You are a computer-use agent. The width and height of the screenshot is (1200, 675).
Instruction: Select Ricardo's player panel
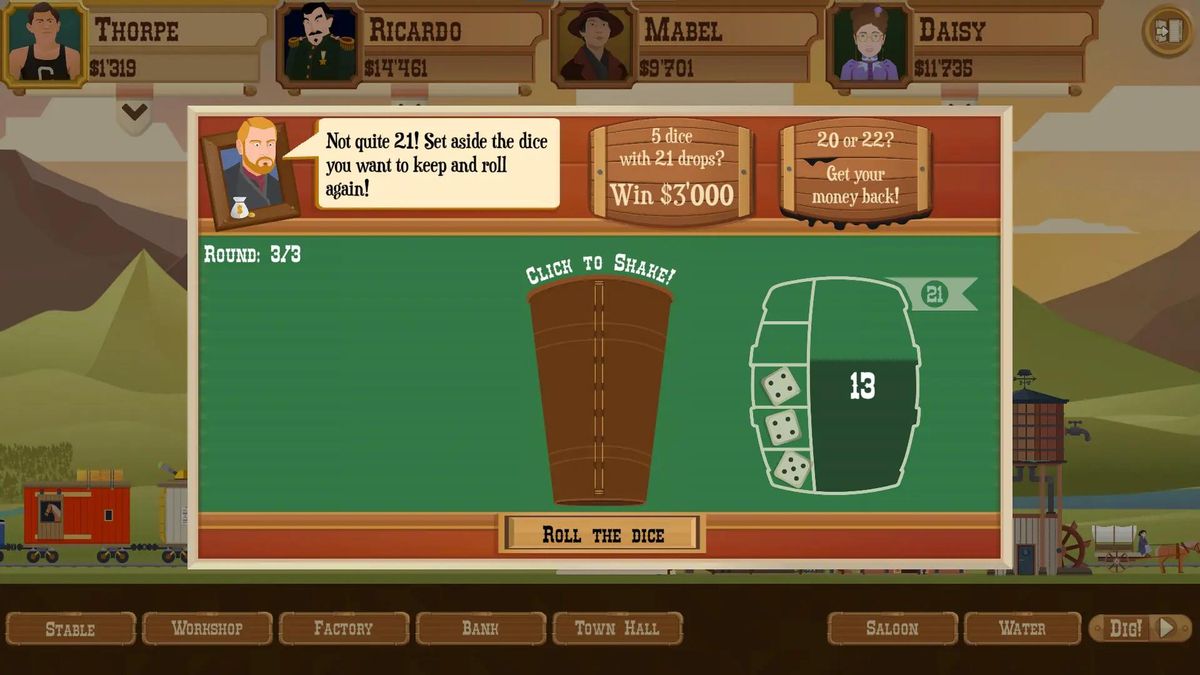410,45
